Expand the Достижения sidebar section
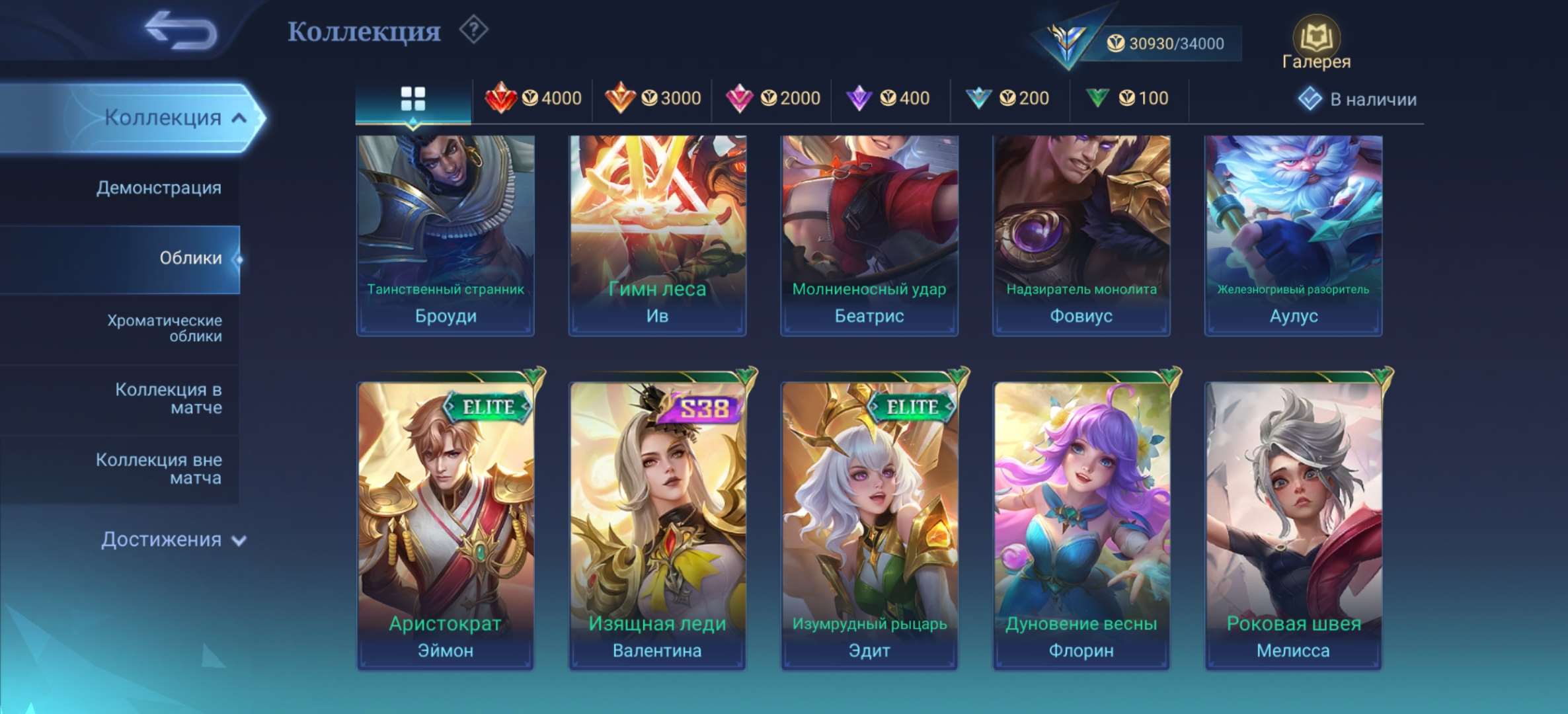 click(x=163, y=541)
